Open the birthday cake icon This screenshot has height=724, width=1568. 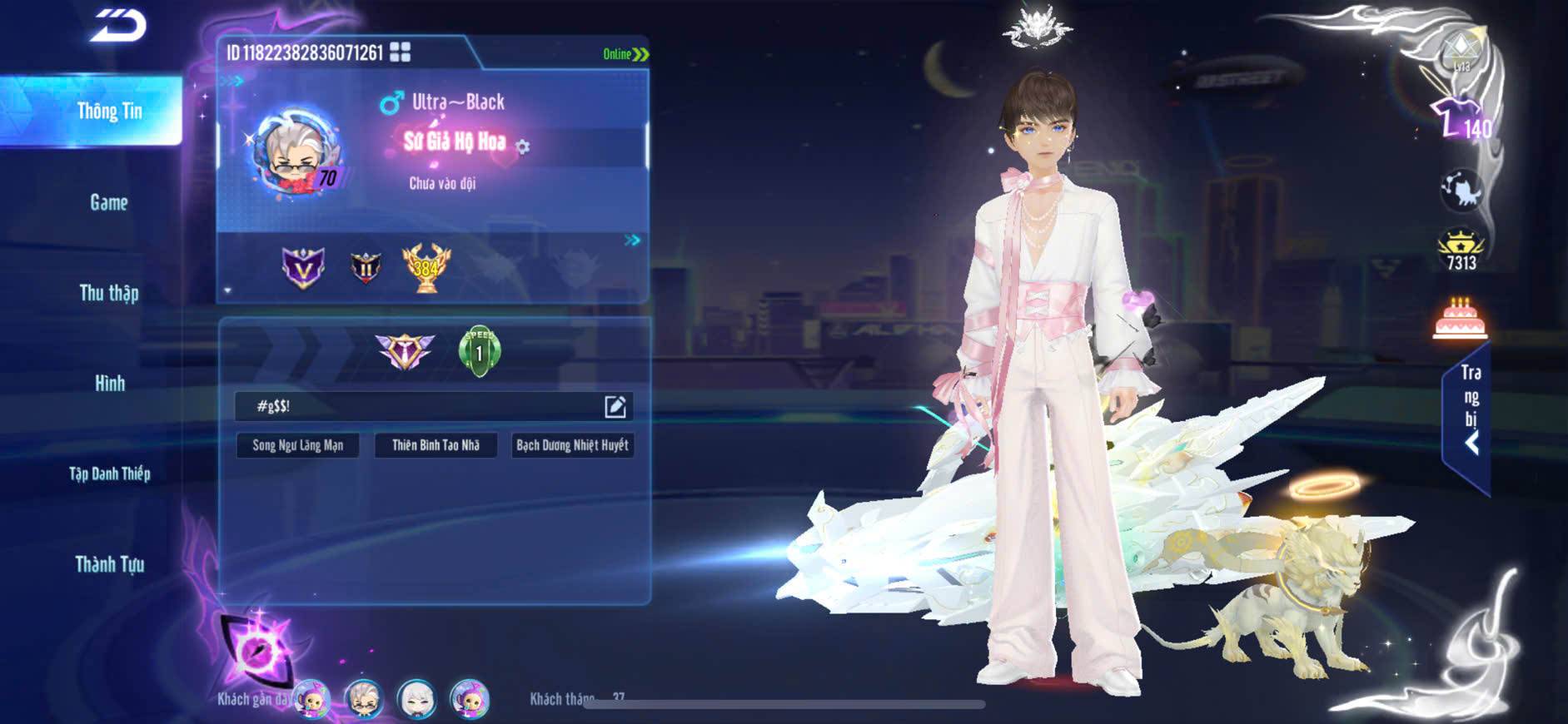point(1460,319)
